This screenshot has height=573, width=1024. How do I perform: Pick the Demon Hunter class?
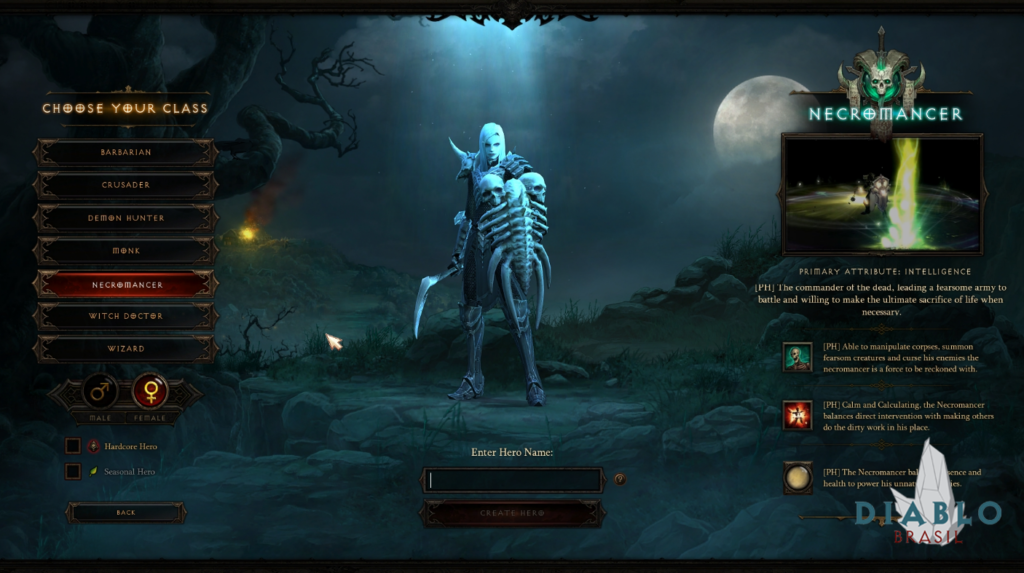[126, 218]
